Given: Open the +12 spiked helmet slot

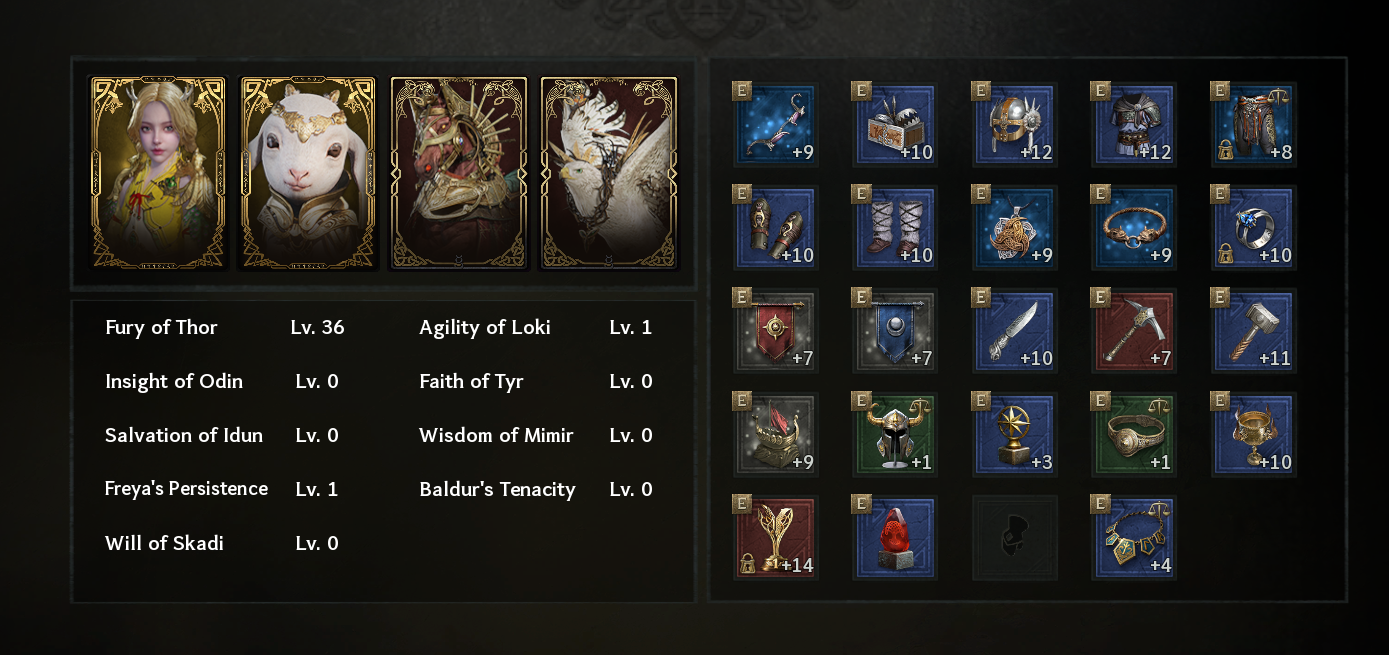Looking at the screenshot, I should [1014, 124].
